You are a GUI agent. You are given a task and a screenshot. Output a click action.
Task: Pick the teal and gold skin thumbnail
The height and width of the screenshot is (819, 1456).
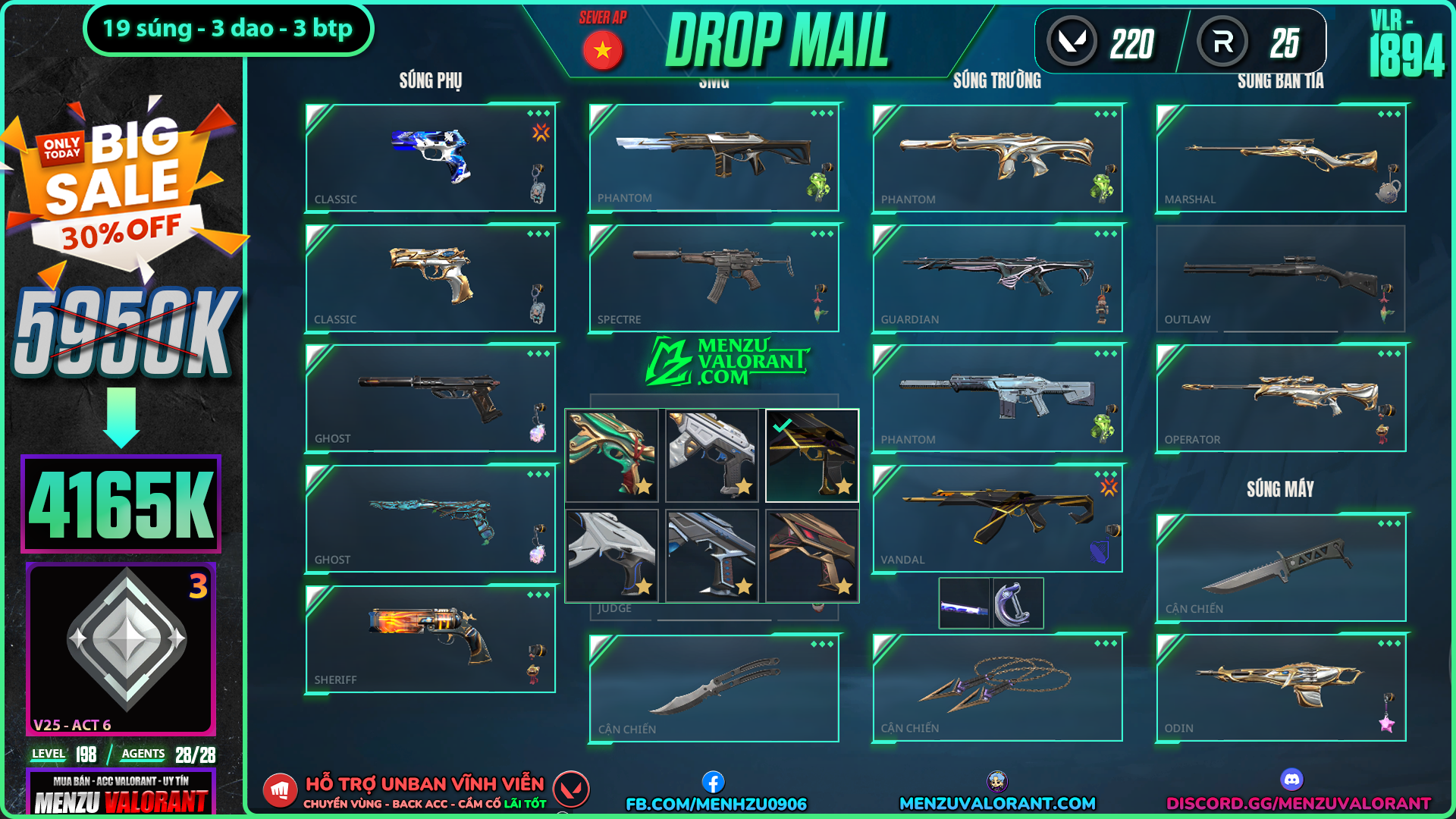[612, 455]
